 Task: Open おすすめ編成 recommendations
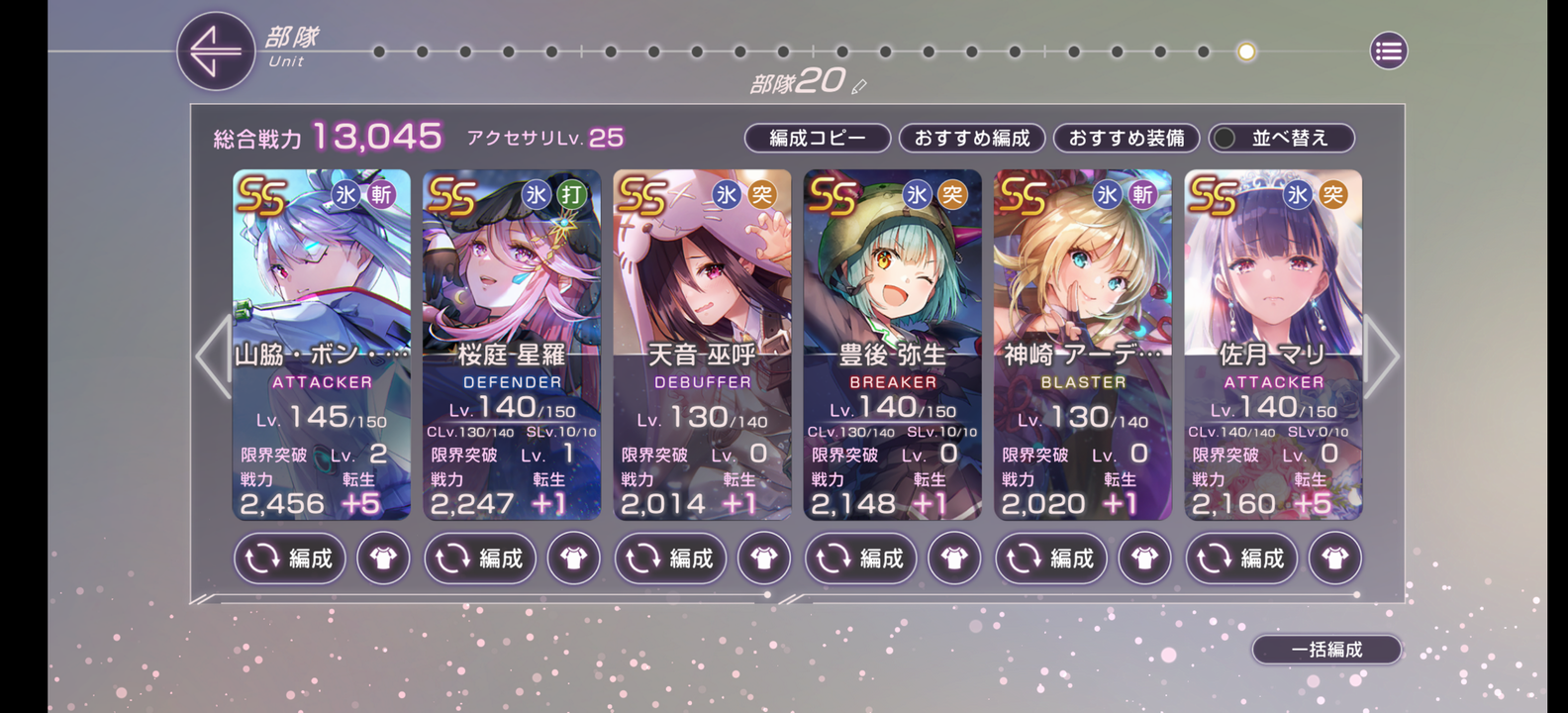point(972,138)
